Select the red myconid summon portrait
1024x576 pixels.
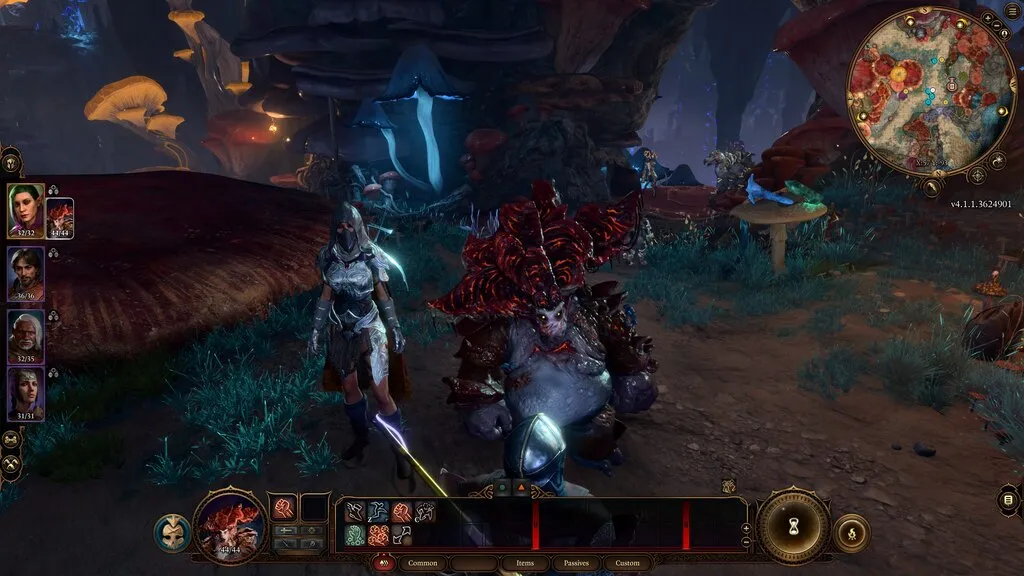(x=60, y=218)
